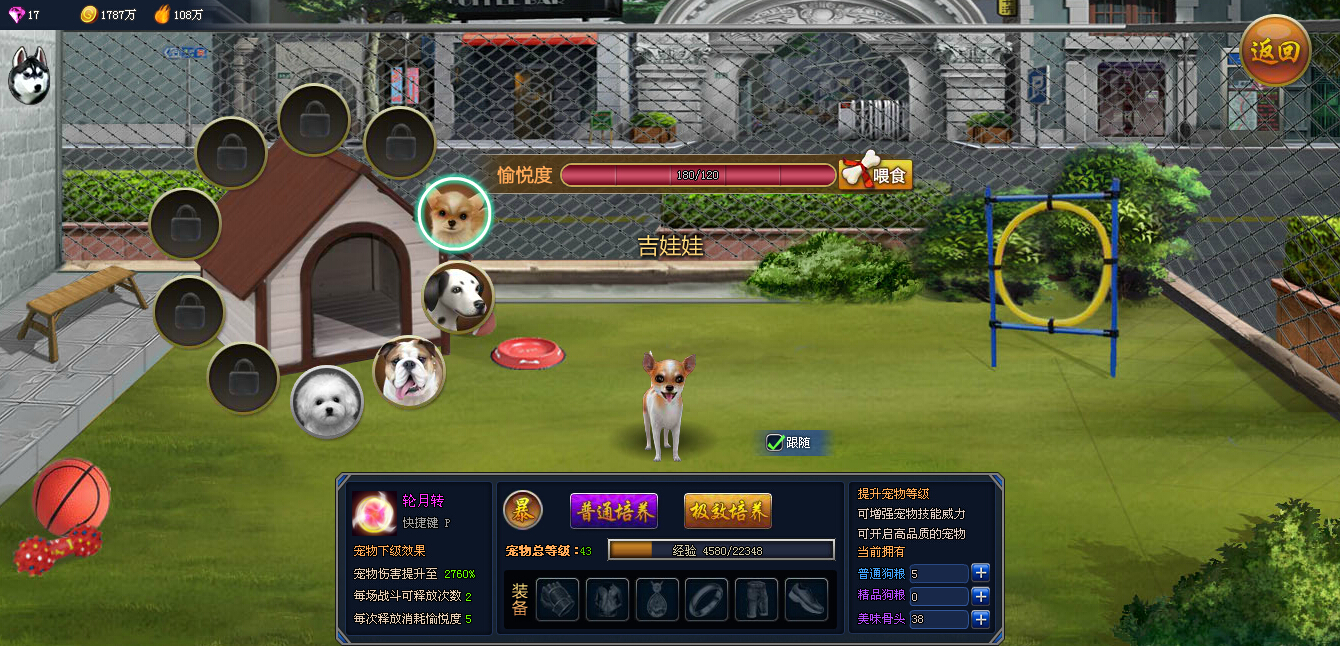
Task: Add more 精品狗粮 with plus button
Action: 981,596
